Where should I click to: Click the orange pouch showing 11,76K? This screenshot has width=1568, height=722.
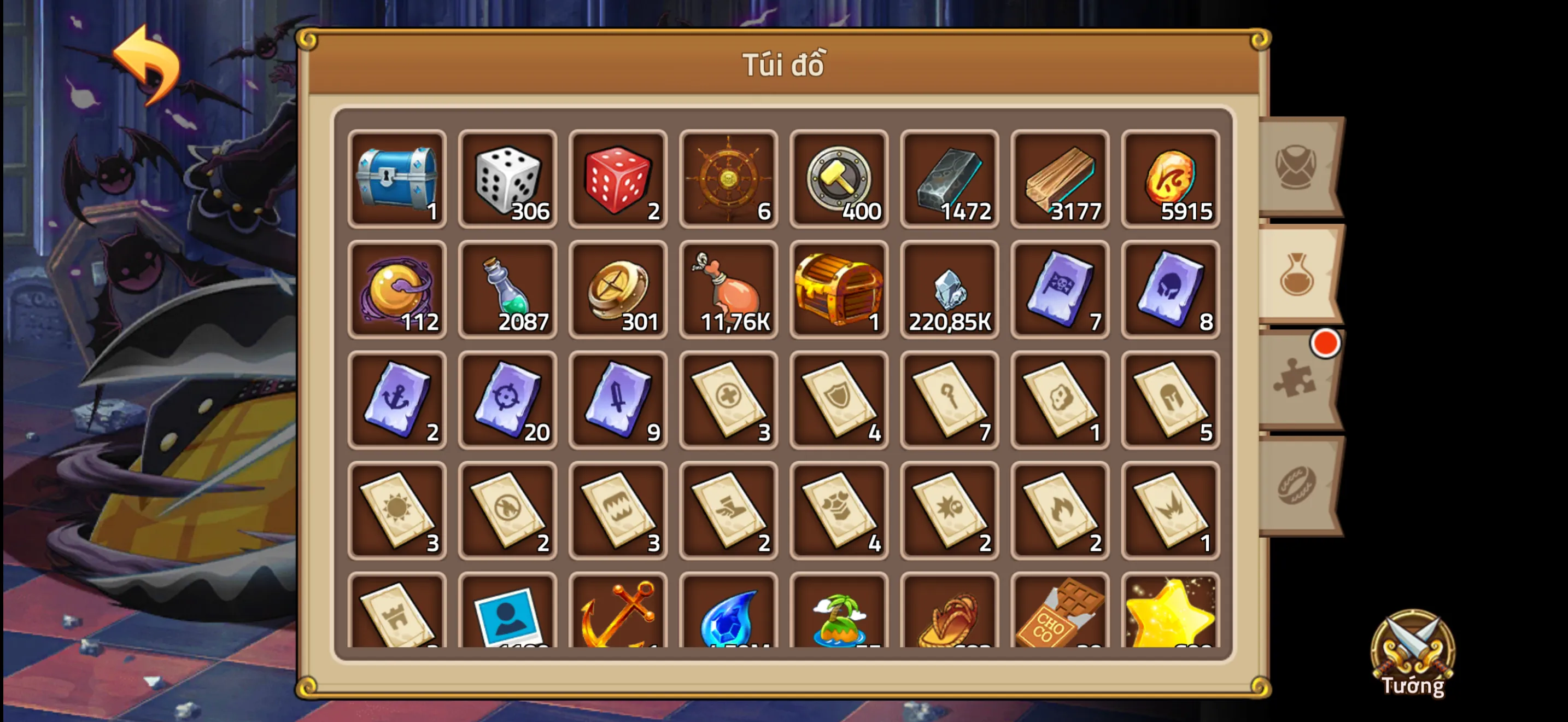tap(728, 290)
